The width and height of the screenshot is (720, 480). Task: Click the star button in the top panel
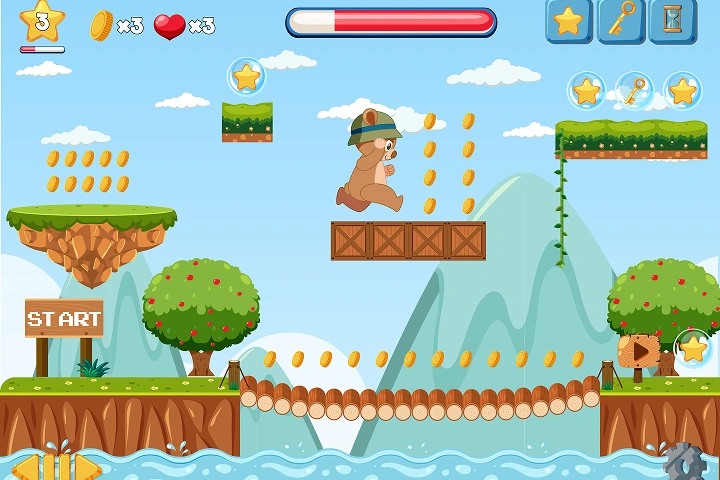pyautogui.click(x=569, y=20)
